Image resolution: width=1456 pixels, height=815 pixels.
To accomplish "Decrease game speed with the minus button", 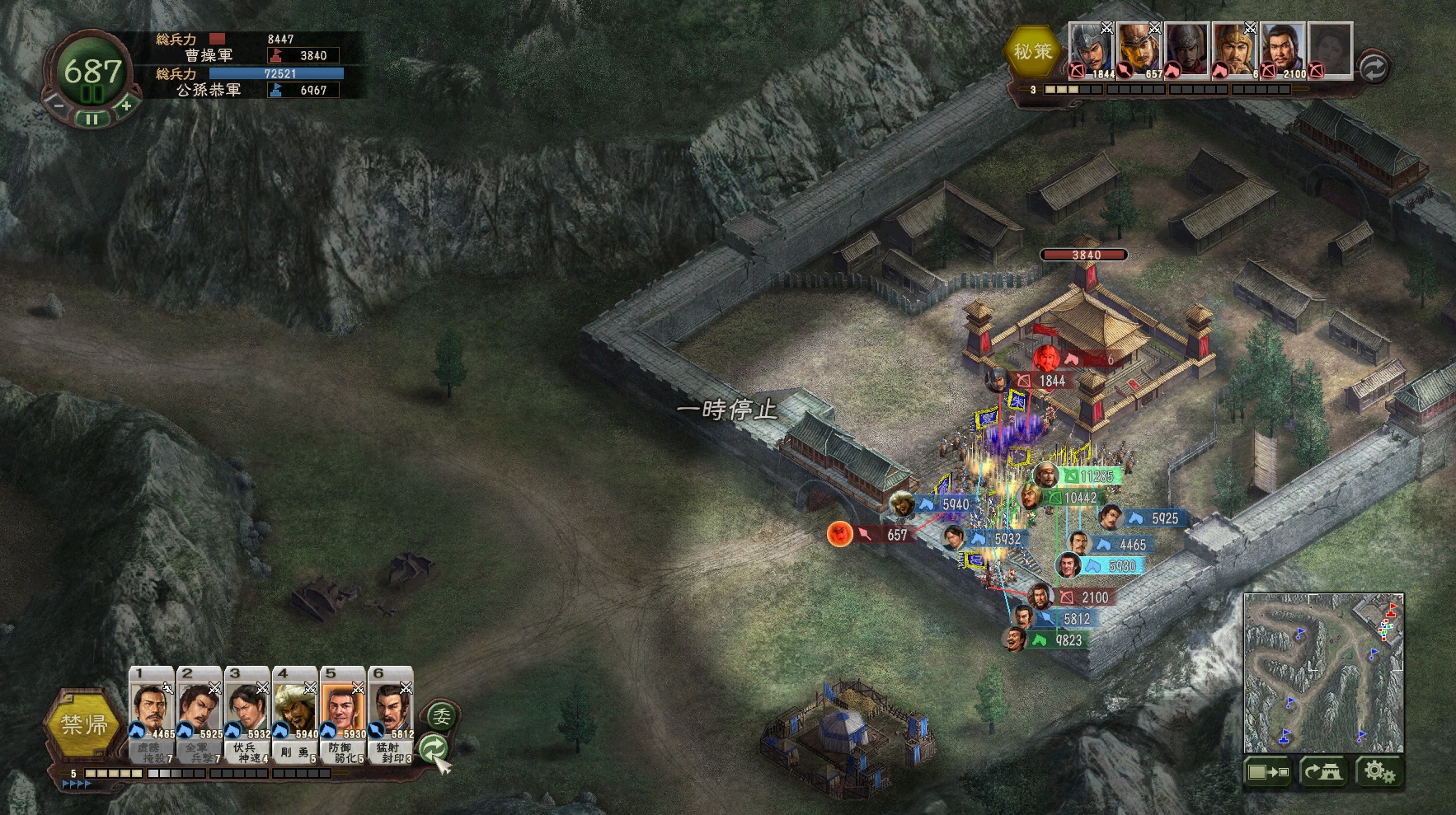I will tap(58, 105).
